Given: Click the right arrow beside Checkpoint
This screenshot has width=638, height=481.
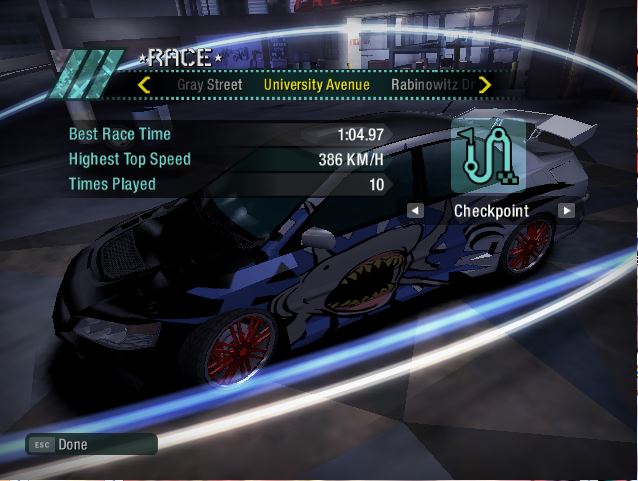Looking at the screenshot, I should [x=566, y=211].
